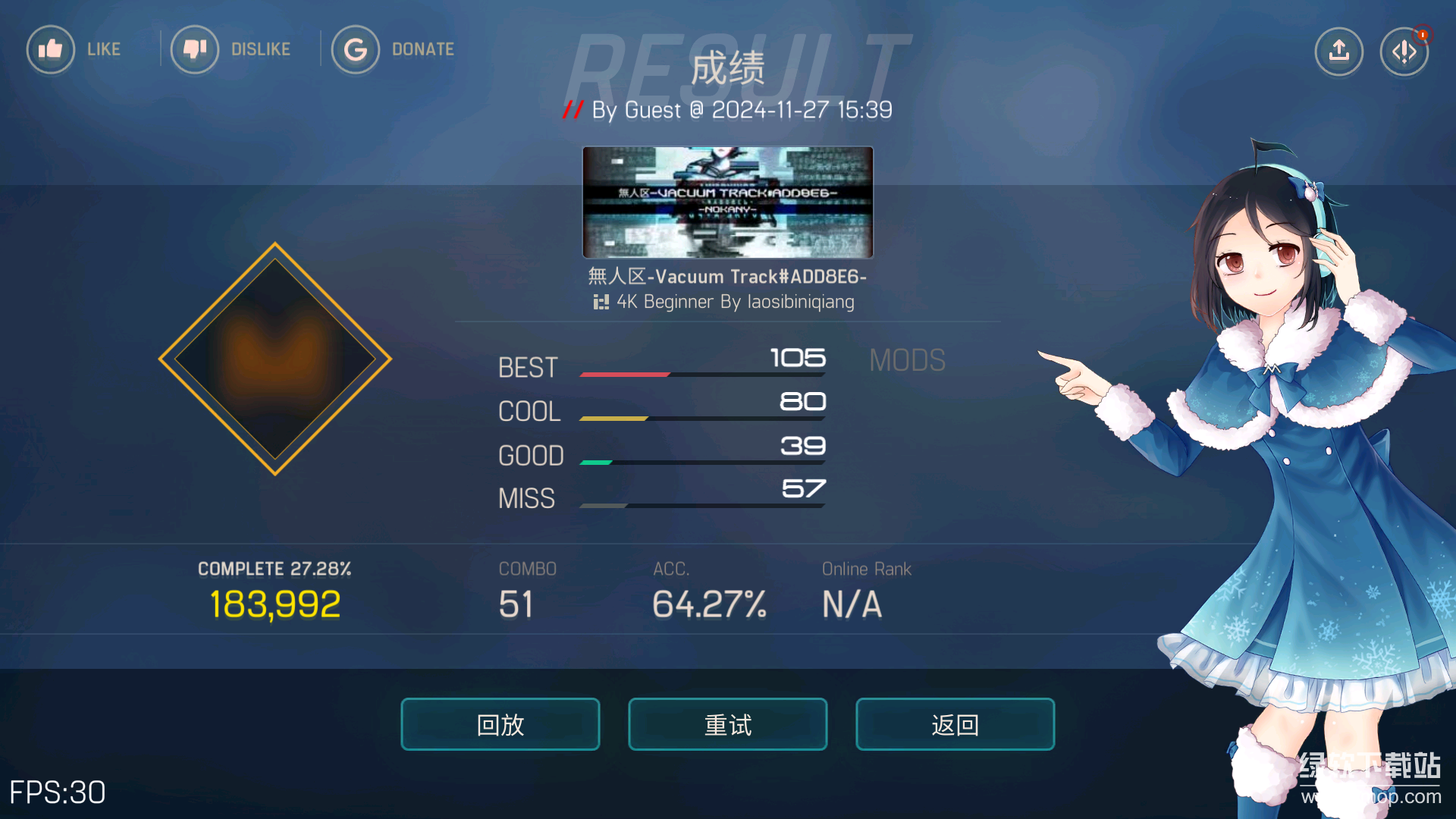Screen dimensions: 1456x819
Task: Click the thumbs-up Like icon
Action: (50, 49)
